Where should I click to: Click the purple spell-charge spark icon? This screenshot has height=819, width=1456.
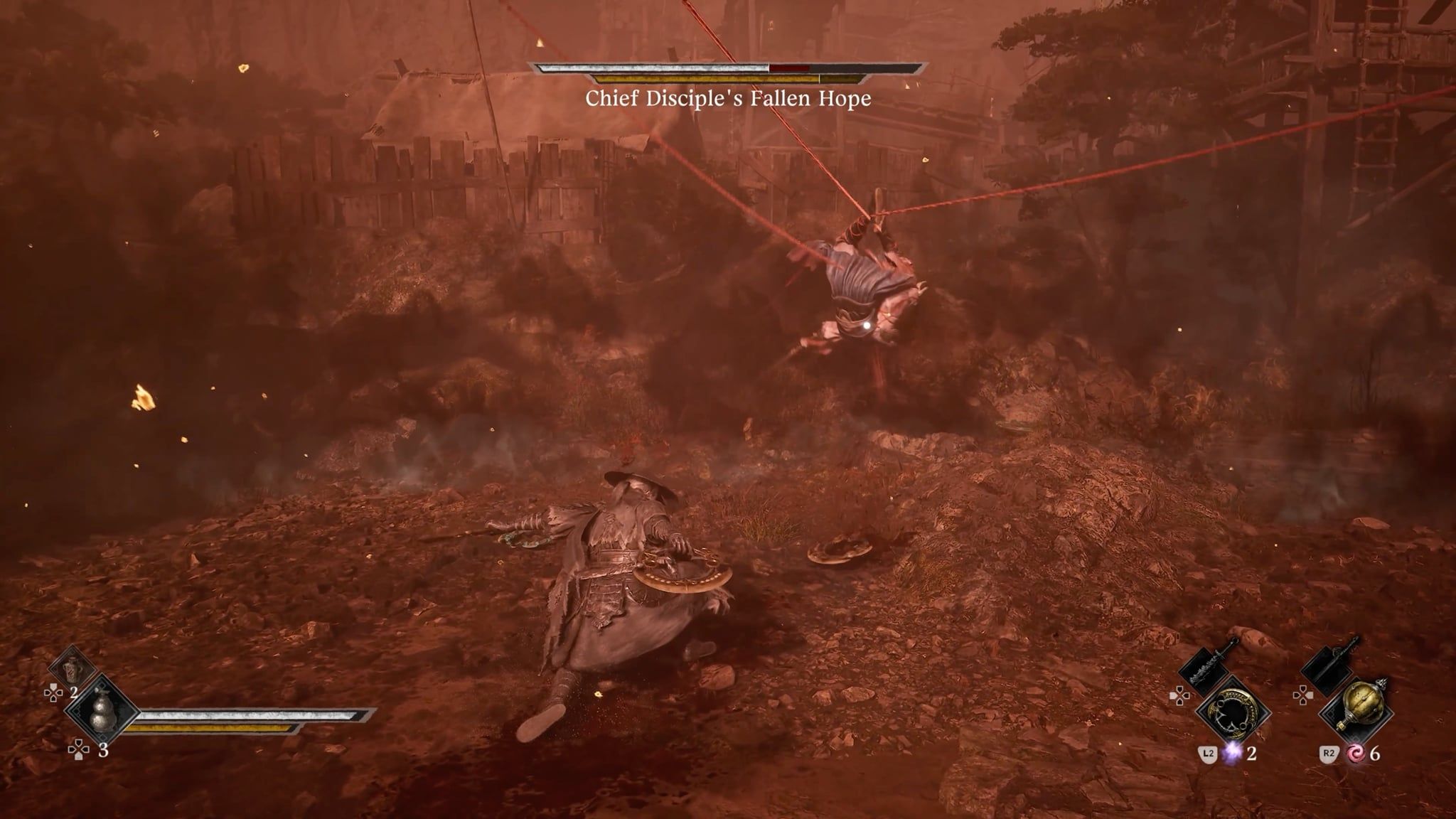[1231, 754]
